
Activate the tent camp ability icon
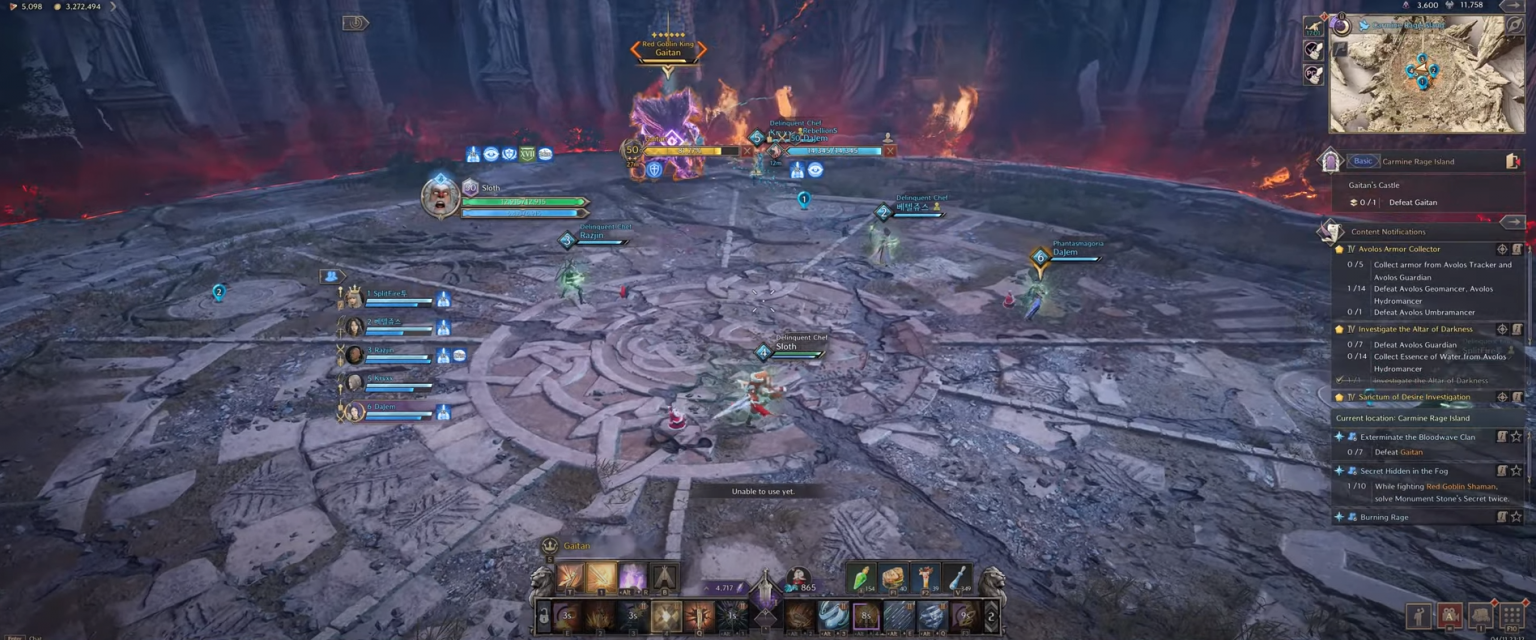(664, 577)
